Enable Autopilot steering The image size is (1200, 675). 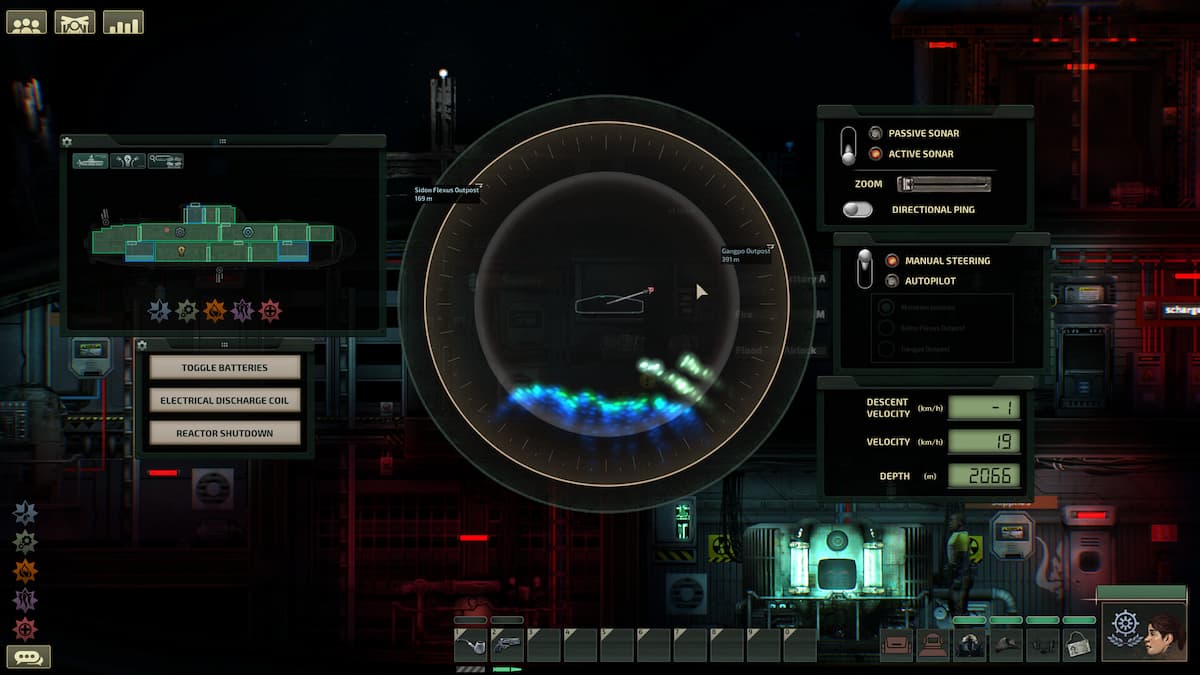[892, 281]
